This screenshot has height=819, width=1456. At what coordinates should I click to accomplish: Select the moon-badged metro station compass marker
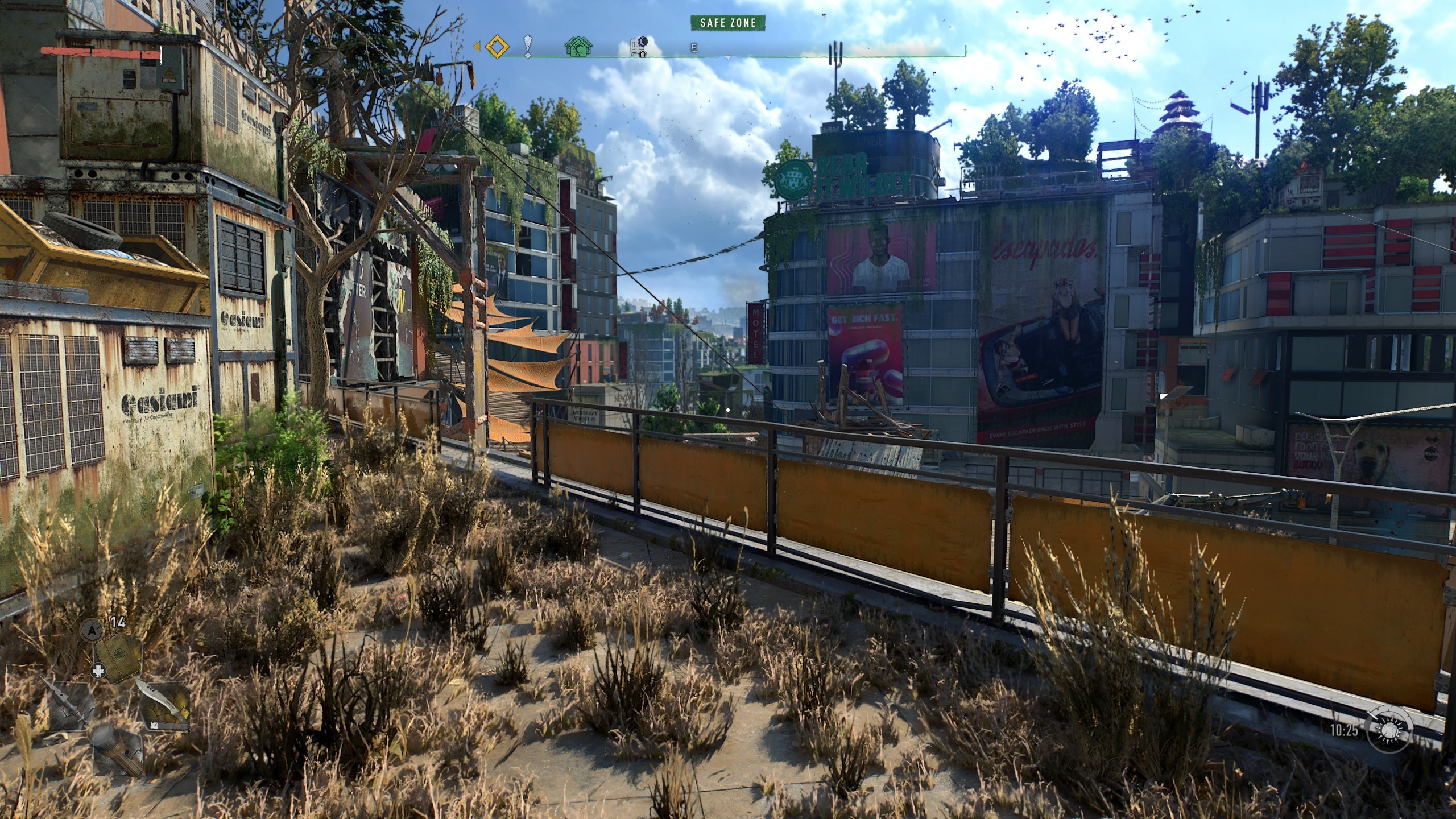click(639, 47)
